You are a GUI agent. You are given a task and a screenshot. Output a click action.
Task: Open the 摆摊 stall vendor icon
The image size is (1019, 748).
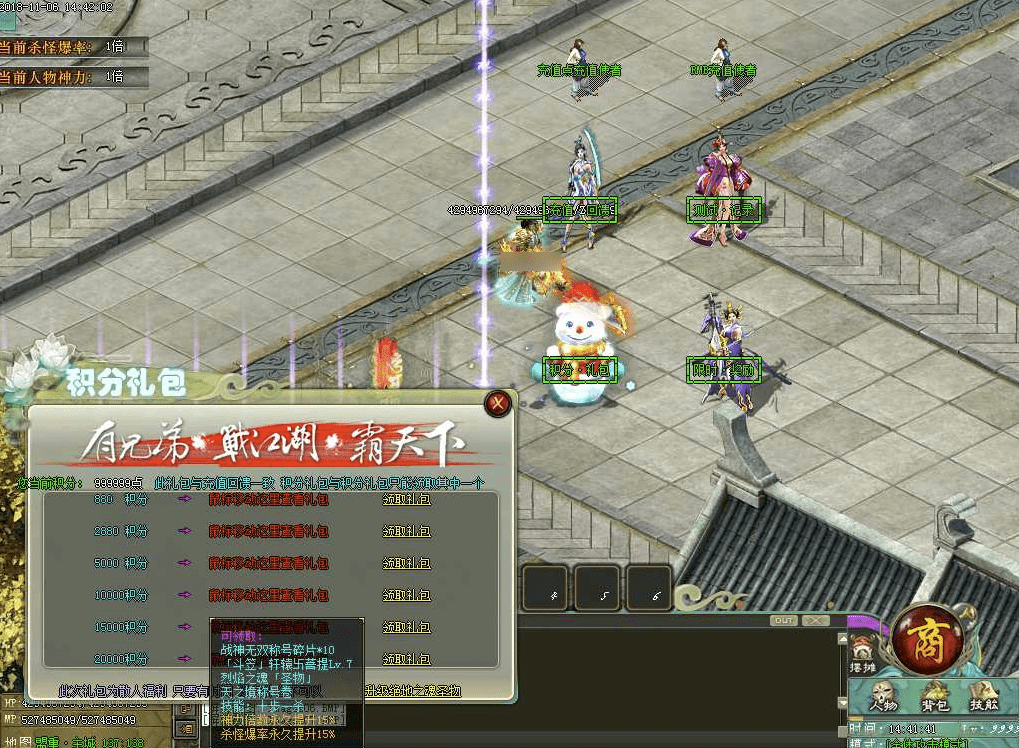click(861, 657)
